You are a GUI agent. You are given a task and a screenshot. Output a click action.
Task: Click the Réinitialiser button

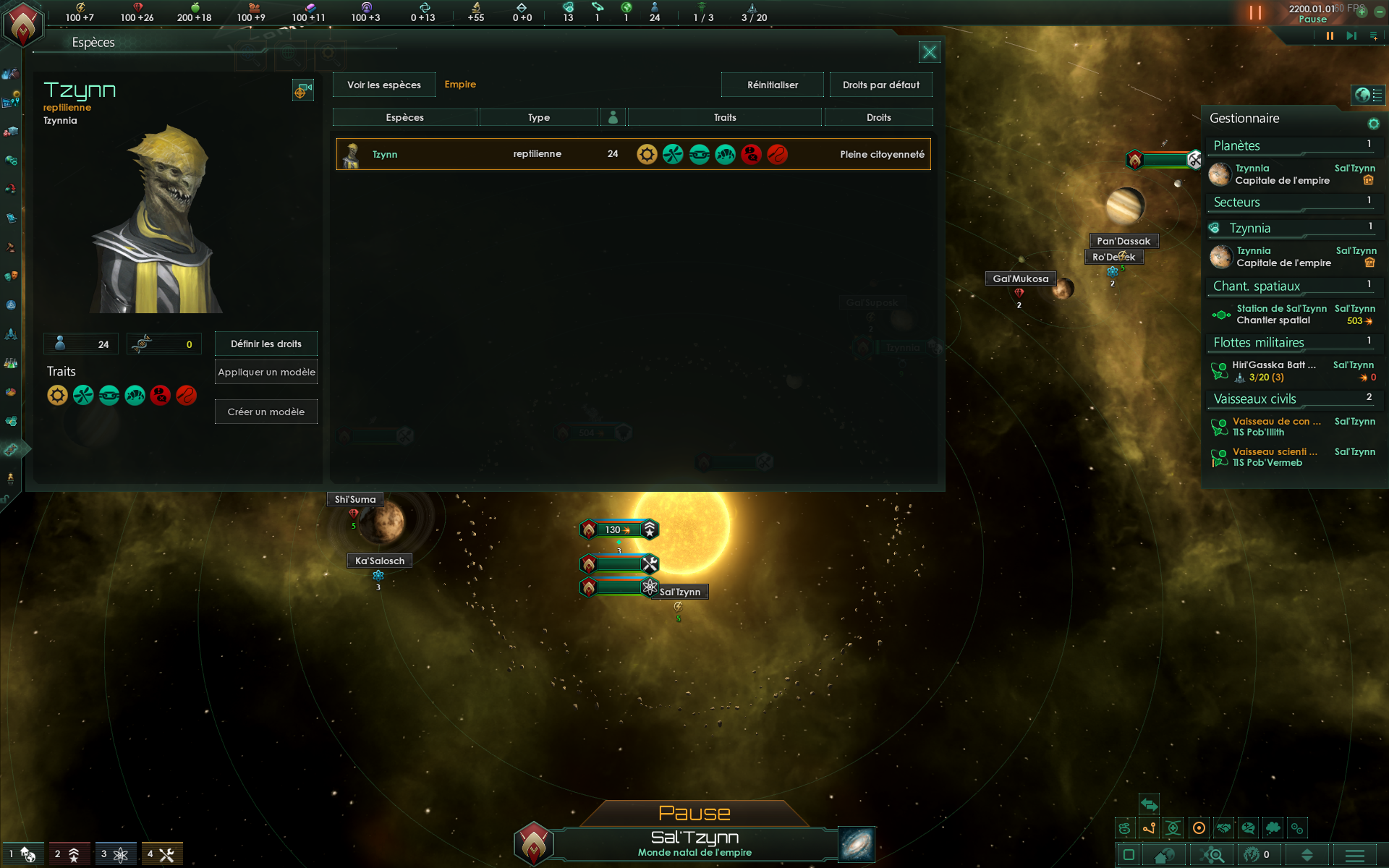point(772,85)
